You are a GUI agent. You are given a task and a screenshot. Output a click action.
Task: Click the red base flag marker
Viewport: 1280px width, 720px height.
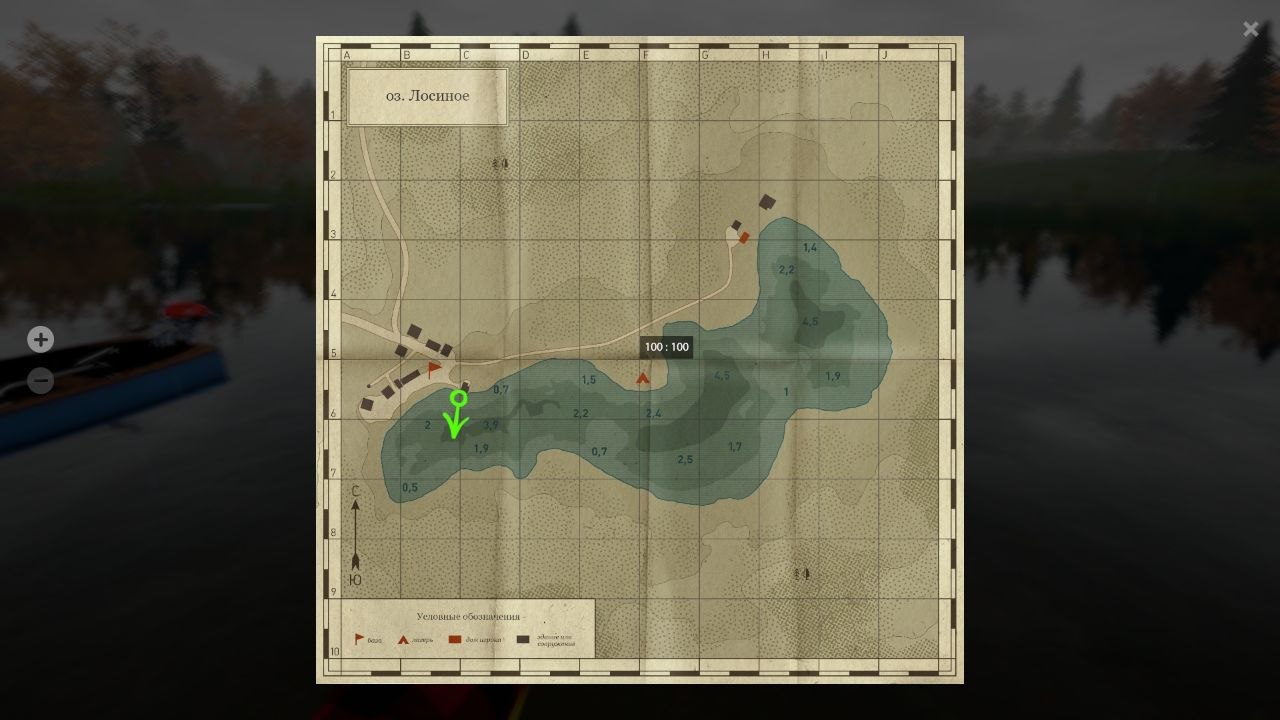click(434, 369)
